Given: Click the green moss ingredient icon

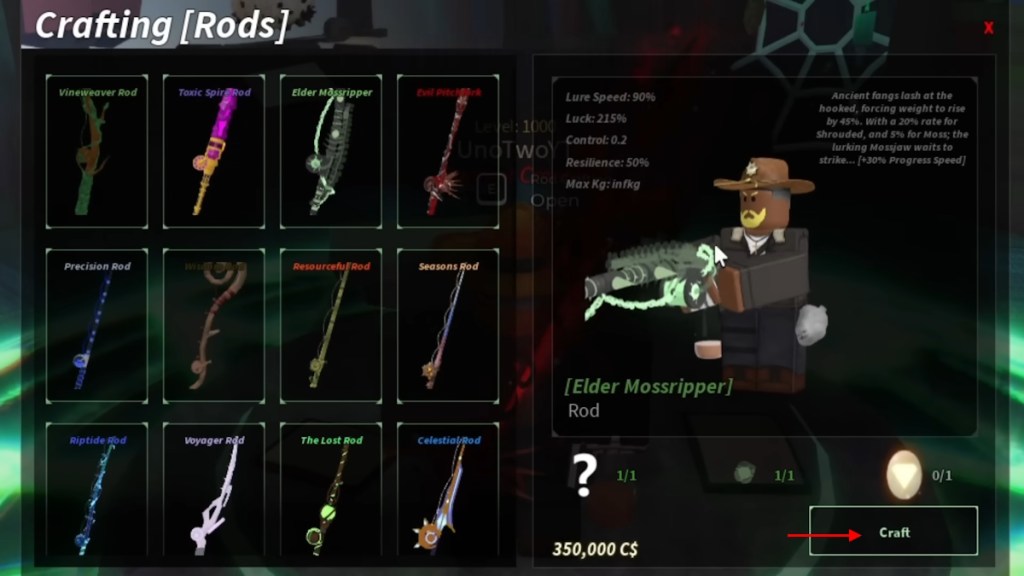Looking at the screenshot, I should click(x=743, y=475).
